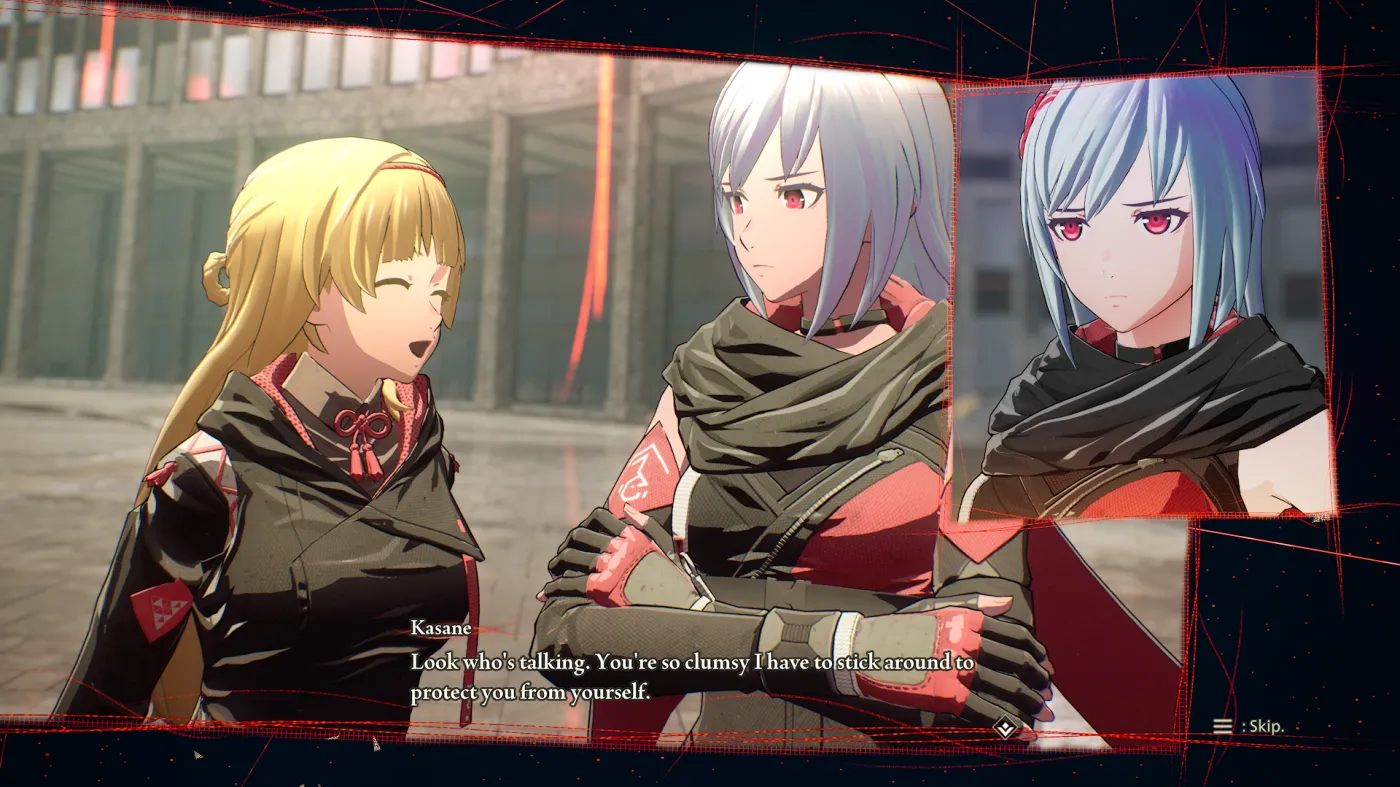Click the buckle on Kasane's arm strap
Screen dimensions: 1400x787
[795, 625]
